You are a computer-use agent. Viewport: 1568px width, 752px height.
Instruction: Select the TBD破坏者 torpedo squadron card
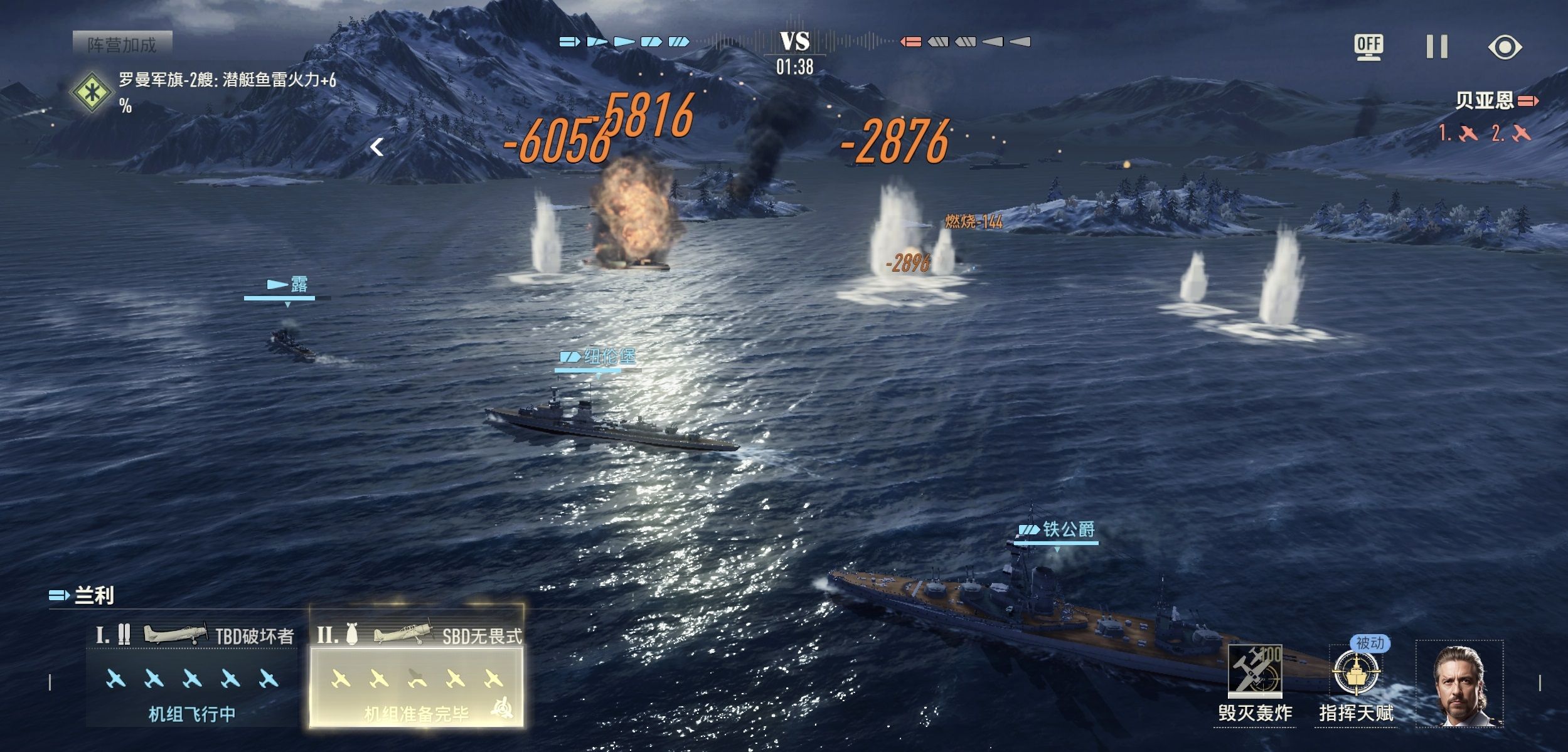(x=191, y=677)
